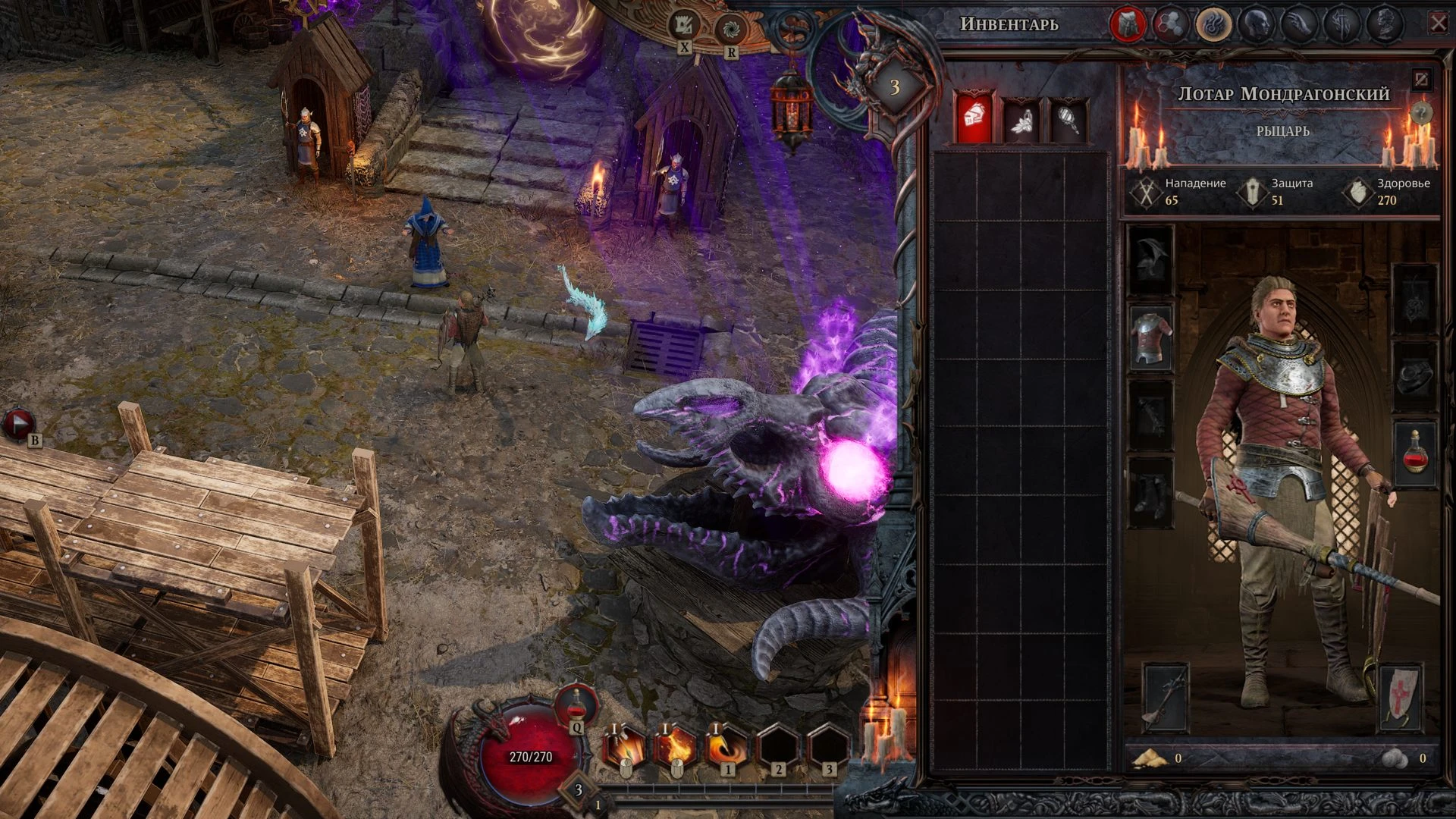Screen dimensions: 1456x819
Task: Close the inventory panel
Action: (1438, 24)
